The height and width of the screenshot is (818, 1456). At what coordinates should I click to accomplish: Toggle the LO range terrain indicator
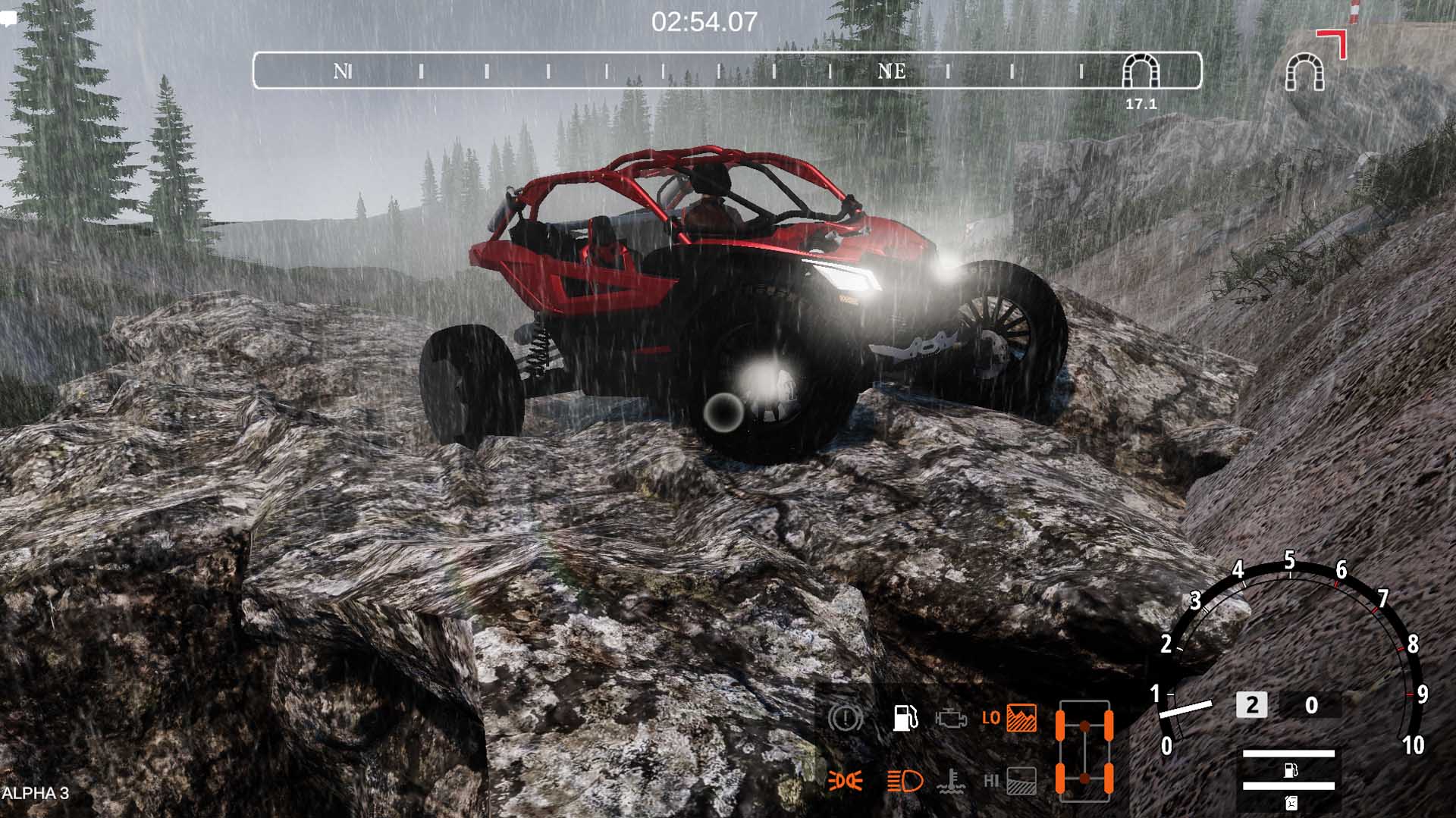1011,718
